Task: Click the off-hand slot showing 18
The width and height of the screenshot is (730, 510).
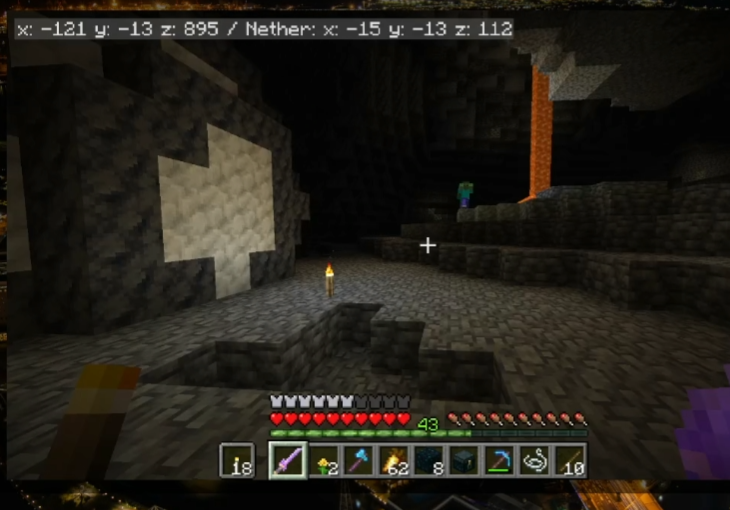Action: 237,460
